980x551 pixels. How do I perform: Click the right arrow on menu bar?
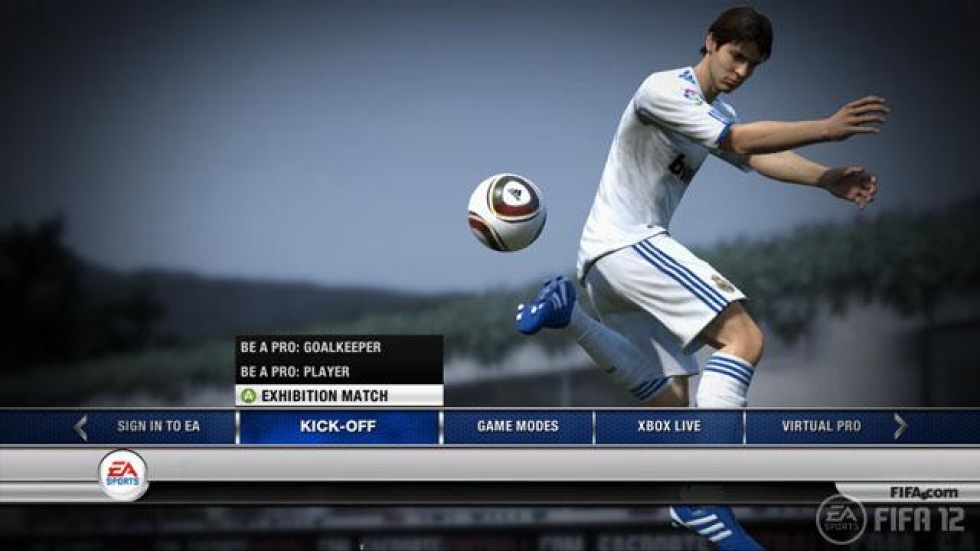tap(900, 427)
